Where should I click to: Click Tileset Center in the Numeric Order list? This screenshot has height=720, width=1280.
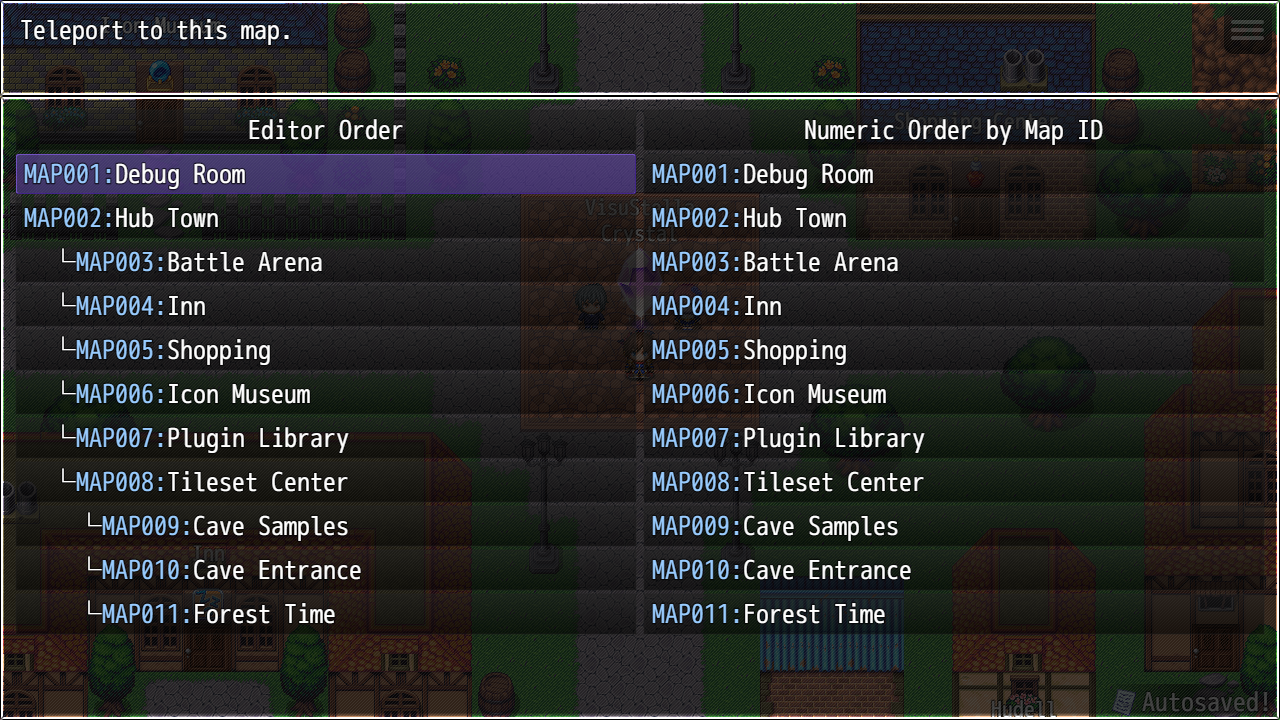(954, 483)
